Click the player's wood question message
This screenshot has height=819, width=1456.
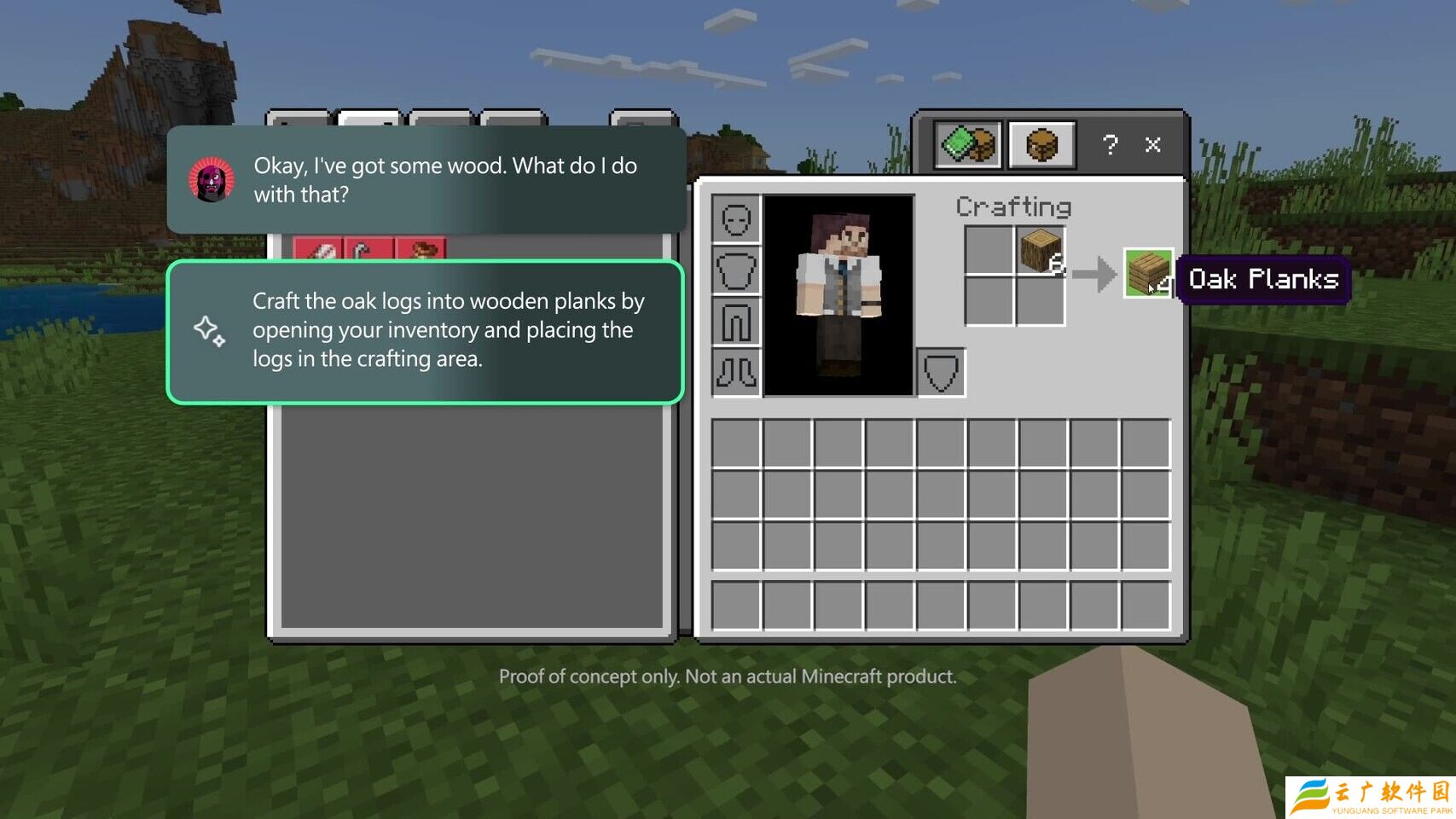click(426, 180)
